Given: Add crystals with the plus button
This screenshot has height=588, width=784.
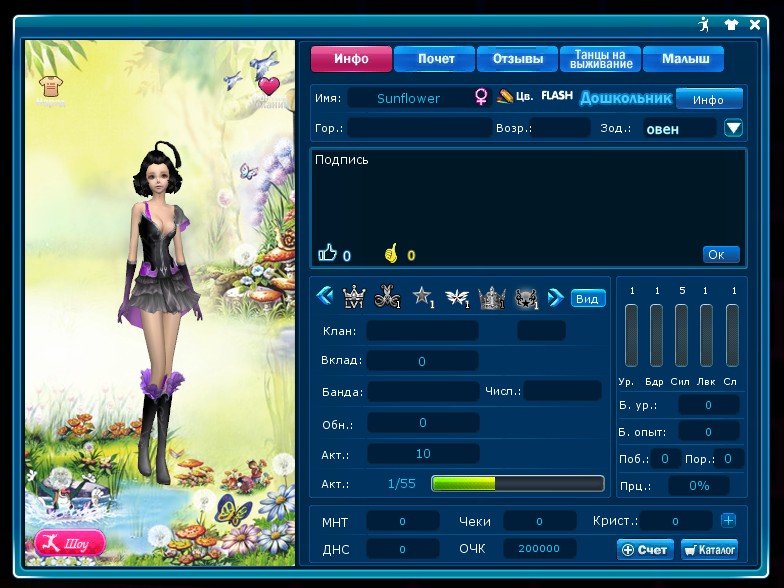Looking at the screenshot, I should click(728, 520).
